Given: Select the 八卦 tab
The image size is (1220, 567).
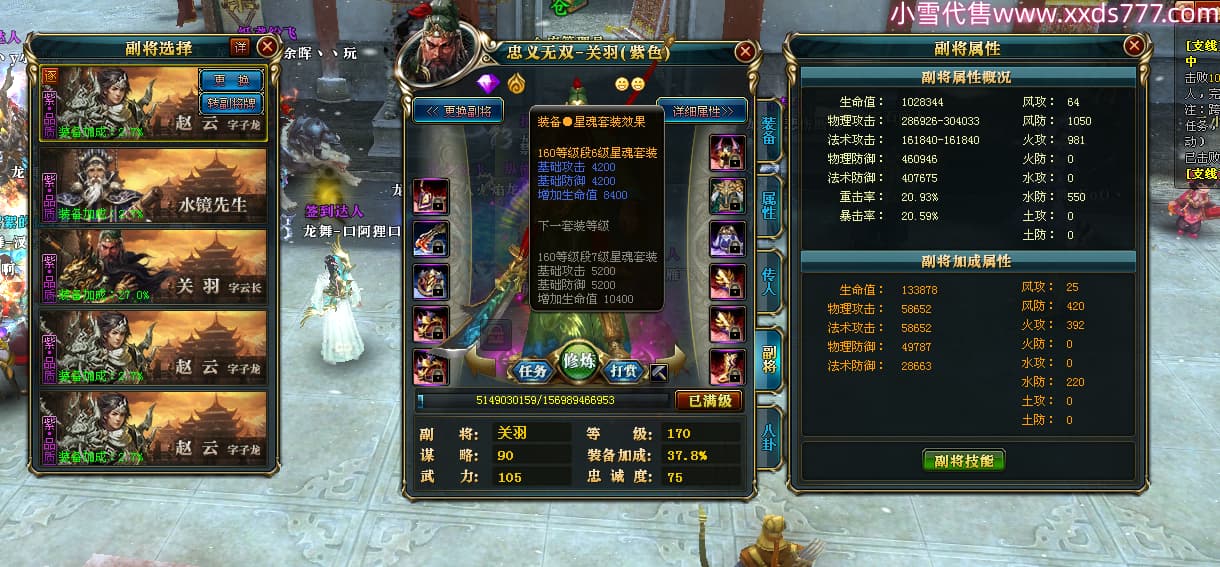Looking at the screenshot, I should click(x=768, y=438).
